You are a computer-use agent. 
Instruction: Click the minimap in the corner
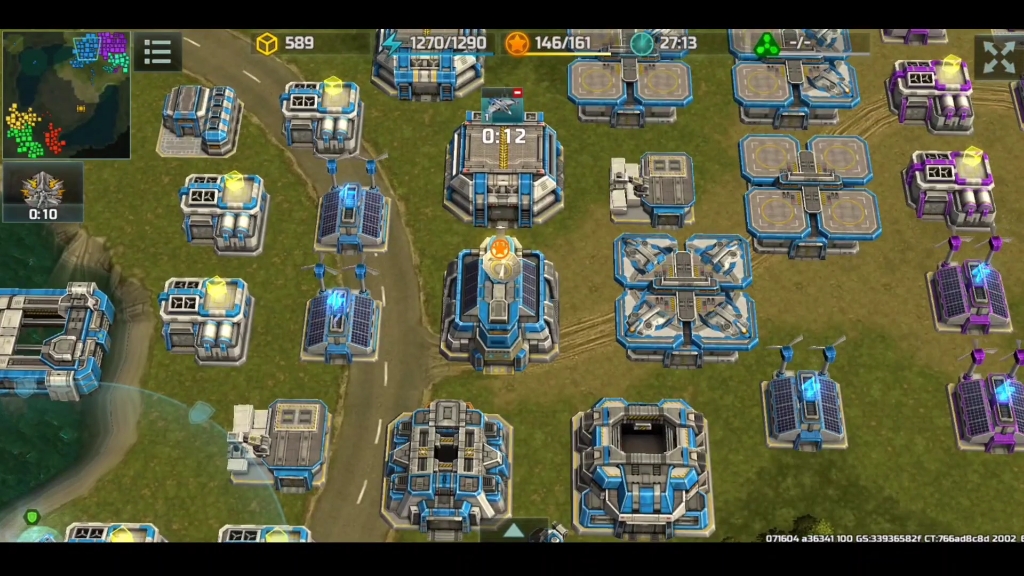pyautogui.click(x=66, y=94)
